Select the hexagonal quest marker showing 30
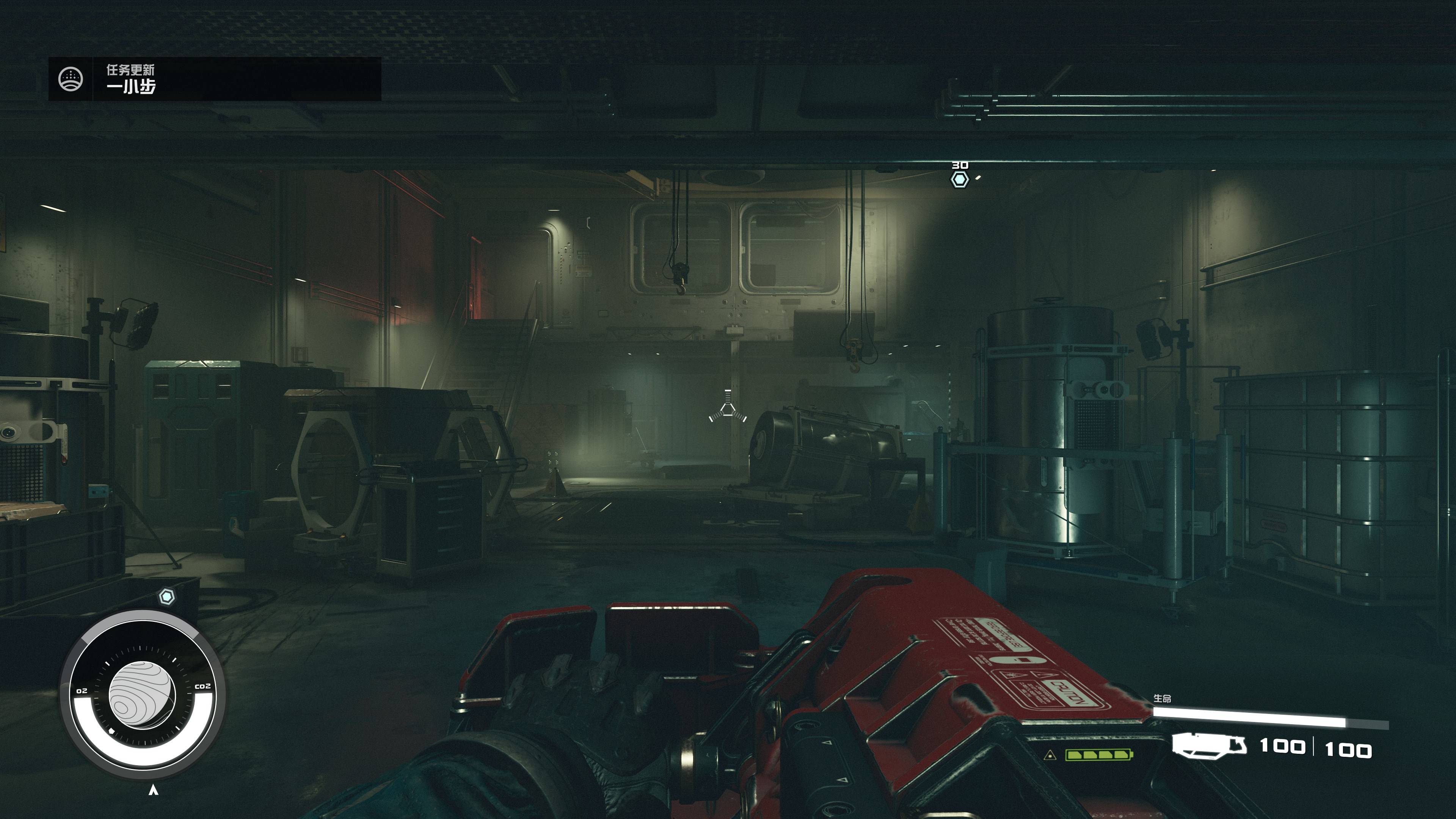The image size is (1456, 819). 959,180
